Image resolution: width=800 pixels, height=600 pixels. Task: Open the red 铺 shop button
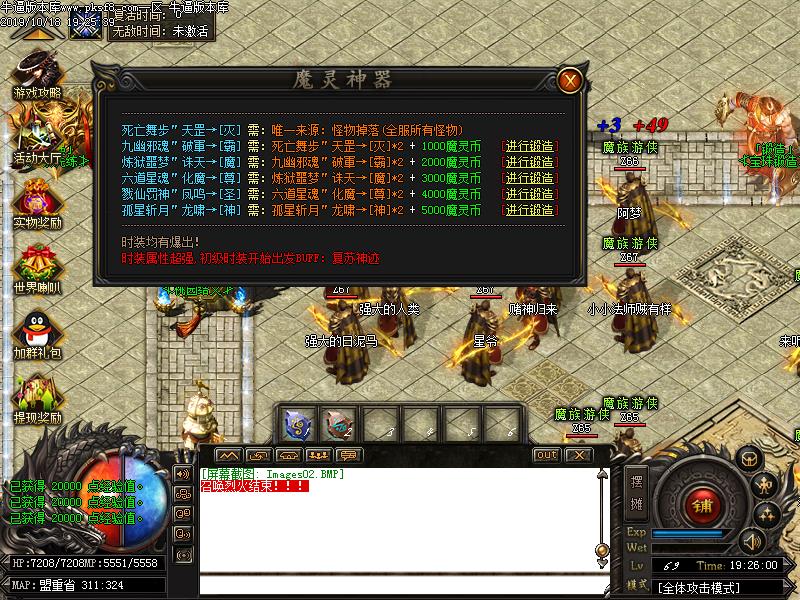point(701,505)
